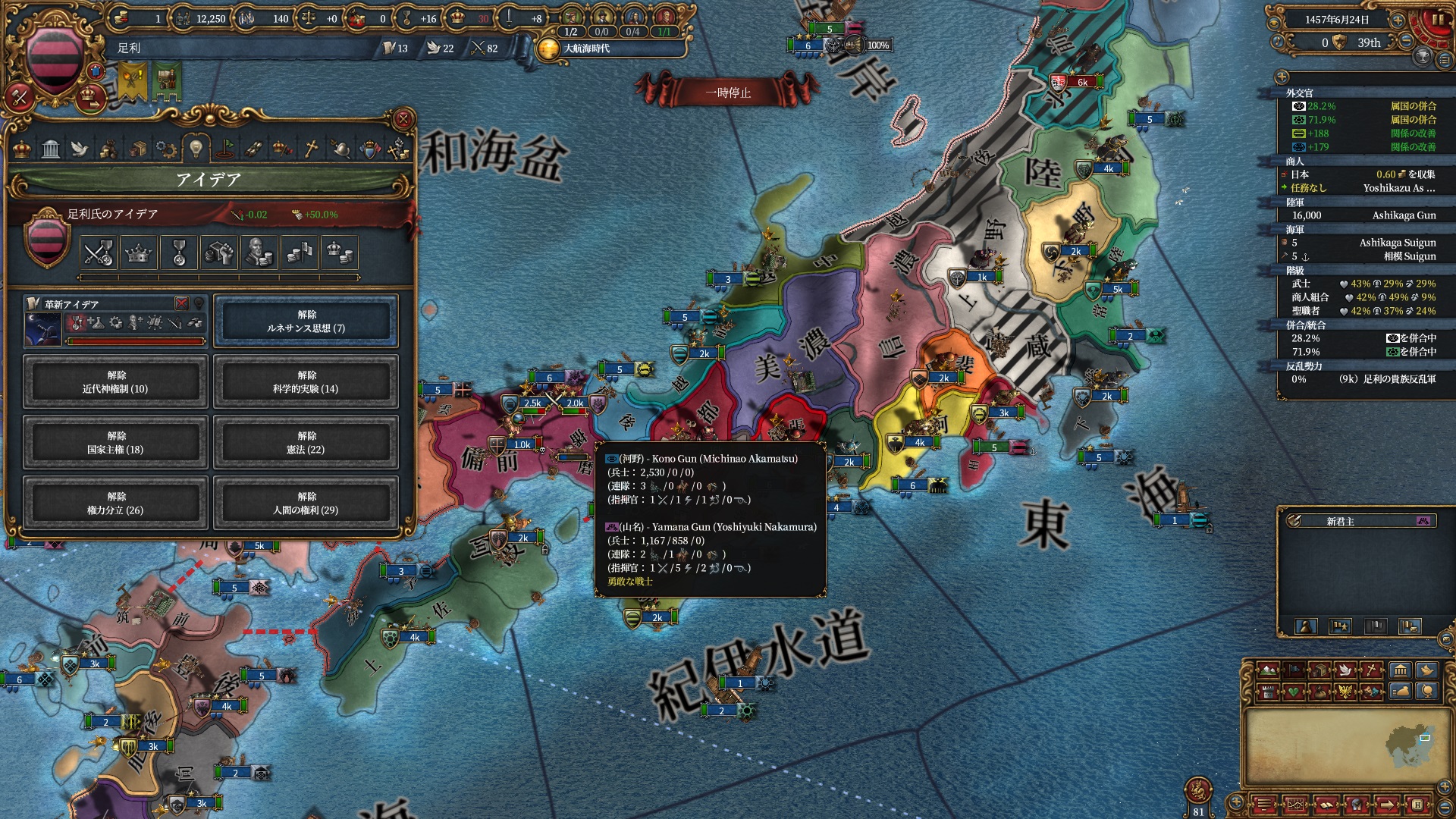Viewport: 1456px width, 819px height.
Task: Toggle the red pause button
Action: coord(1437,20)
